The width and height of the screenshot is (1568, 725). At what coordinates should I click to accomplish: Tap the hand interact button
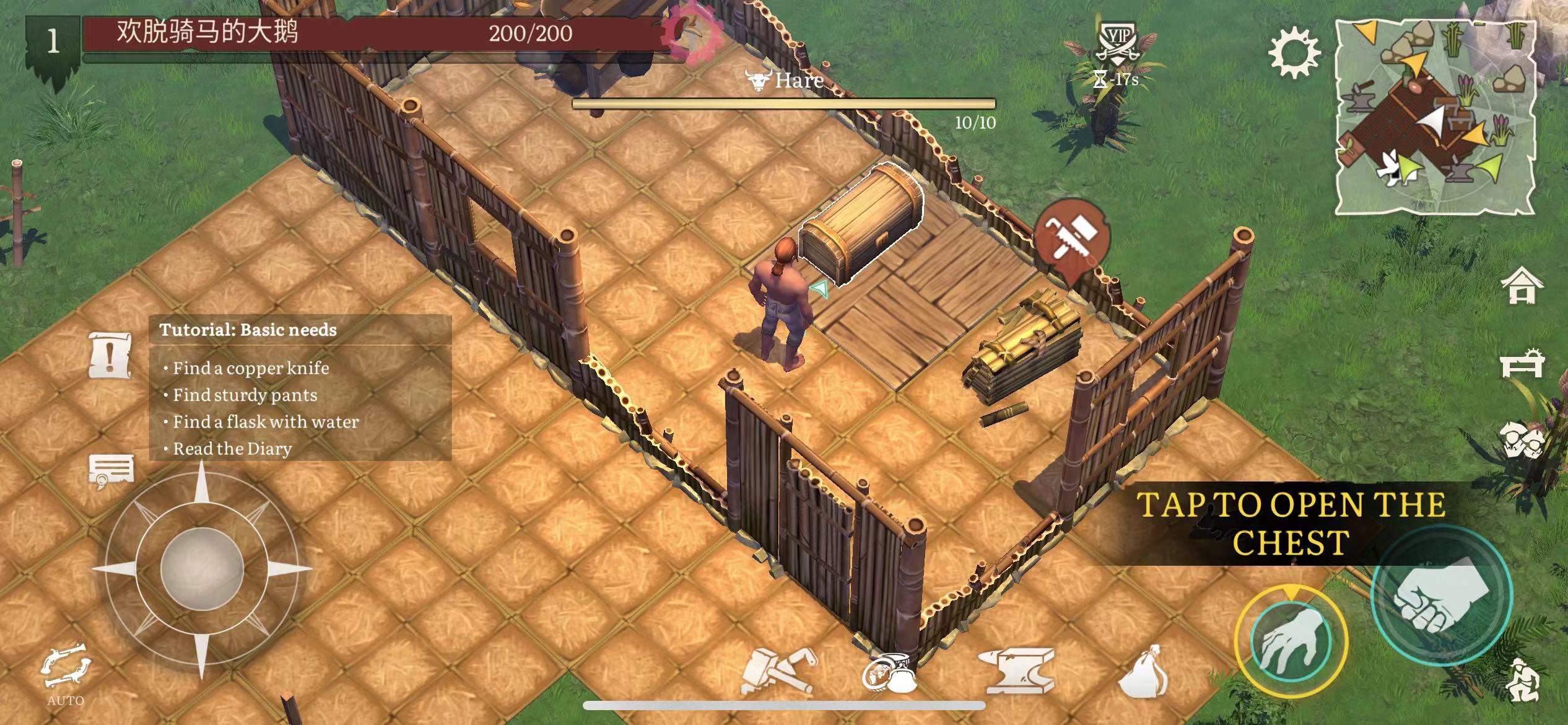click(1291, 639)
